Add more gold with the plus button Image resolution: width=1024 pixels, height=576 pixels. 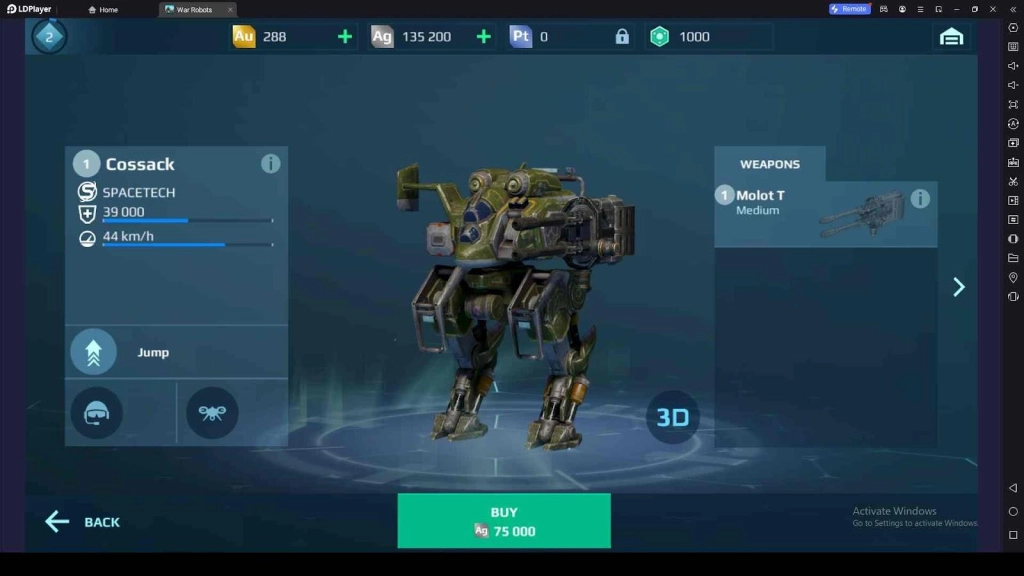click(x=345, y=37)
